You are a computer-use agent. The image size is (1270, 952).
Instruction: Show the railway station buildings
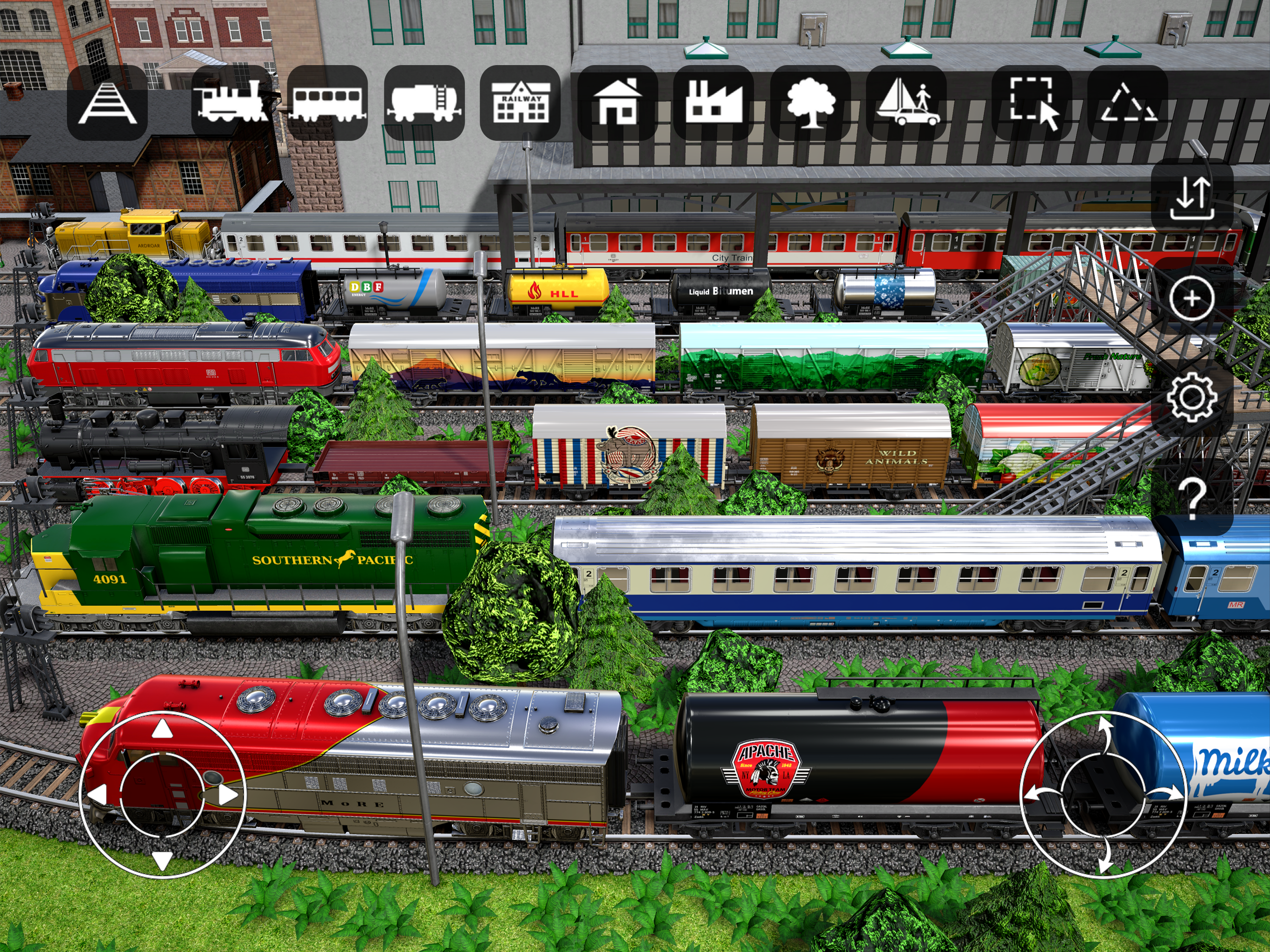tap(520, 103)
